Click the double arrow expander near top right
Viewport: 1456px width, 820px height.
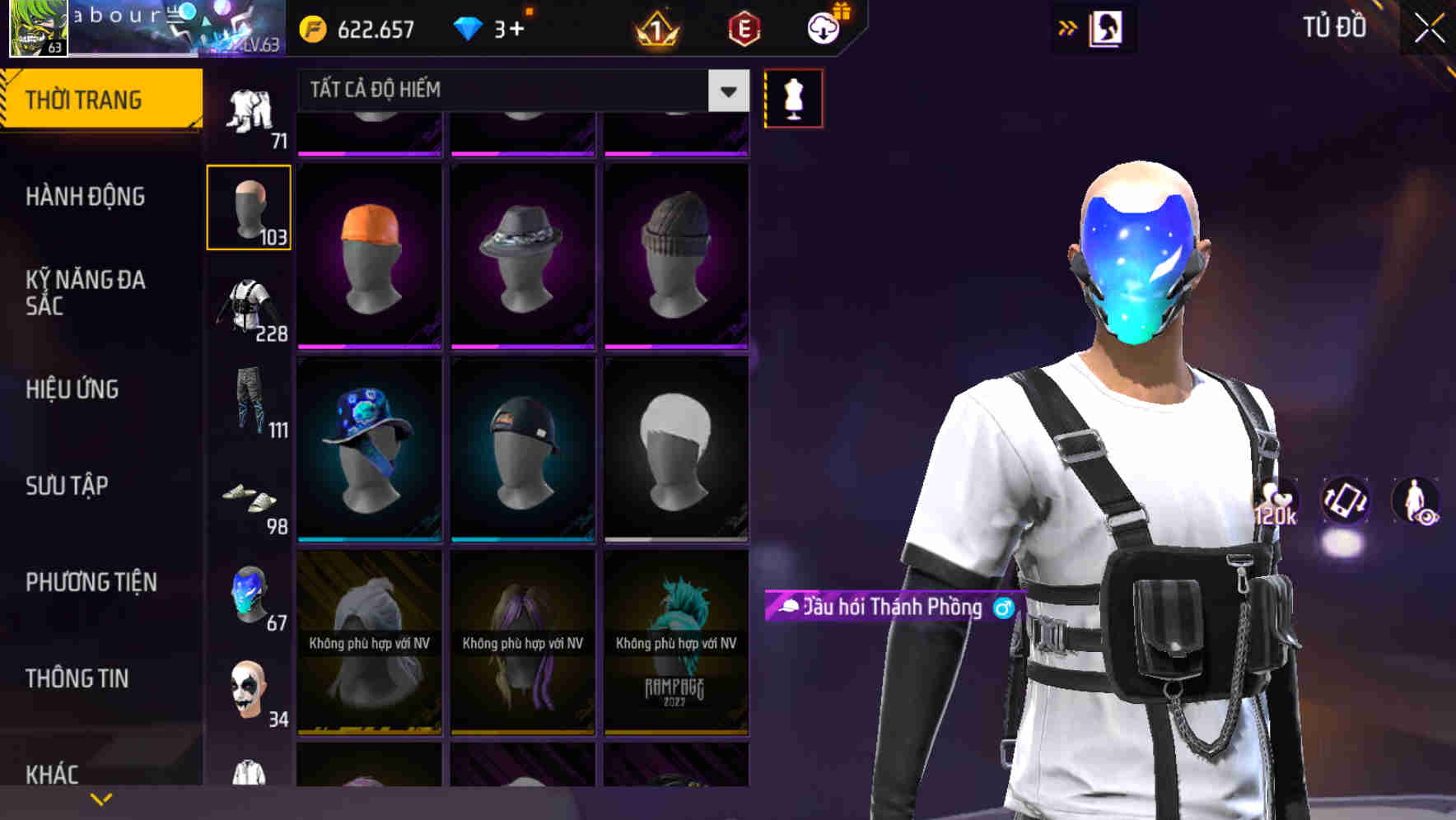coord(1067,27)
